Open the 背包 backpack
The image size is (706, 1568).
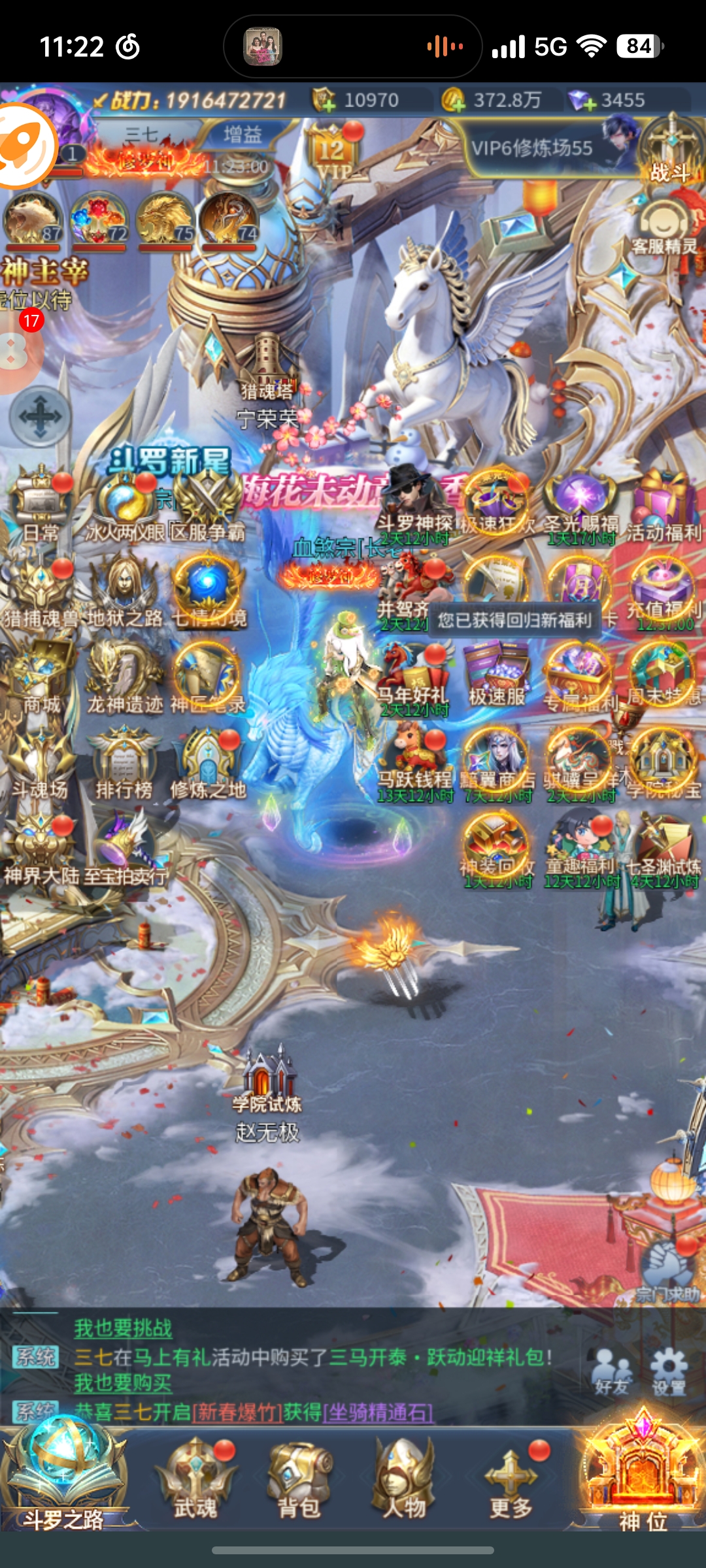(299, 1478)
